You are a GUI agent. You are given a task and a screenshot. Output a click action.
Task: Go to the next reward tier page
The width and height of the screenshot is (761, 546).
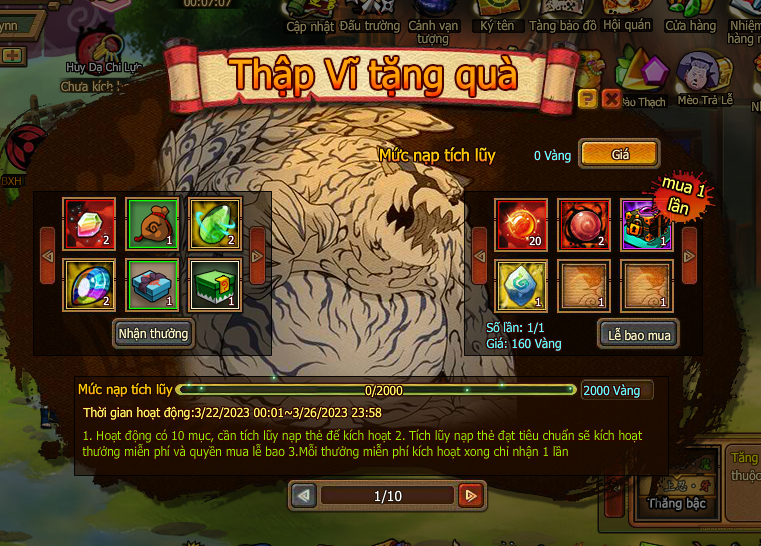click(x=469, y=495)
